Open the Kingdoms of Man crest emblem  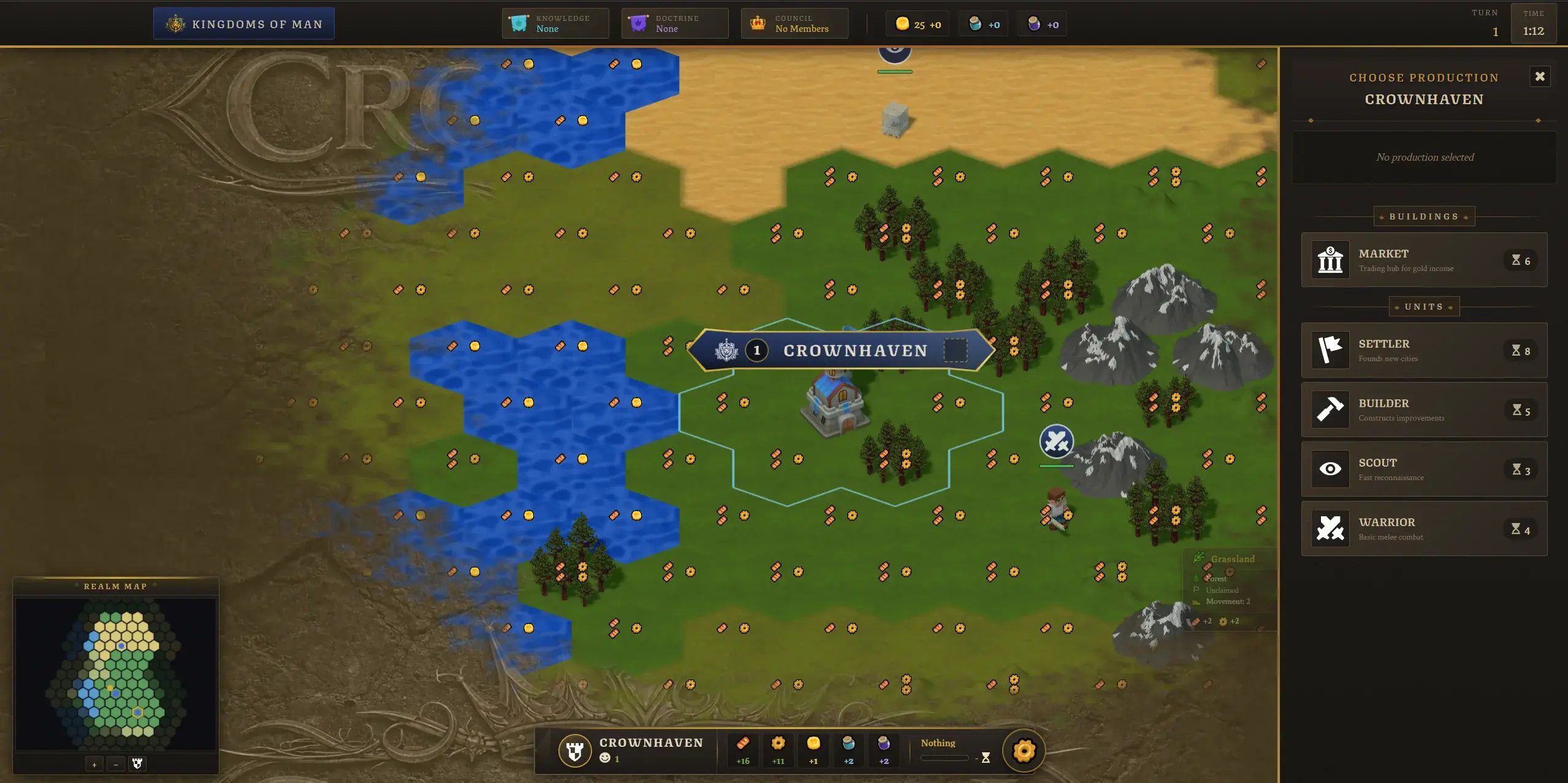point(177,23)
